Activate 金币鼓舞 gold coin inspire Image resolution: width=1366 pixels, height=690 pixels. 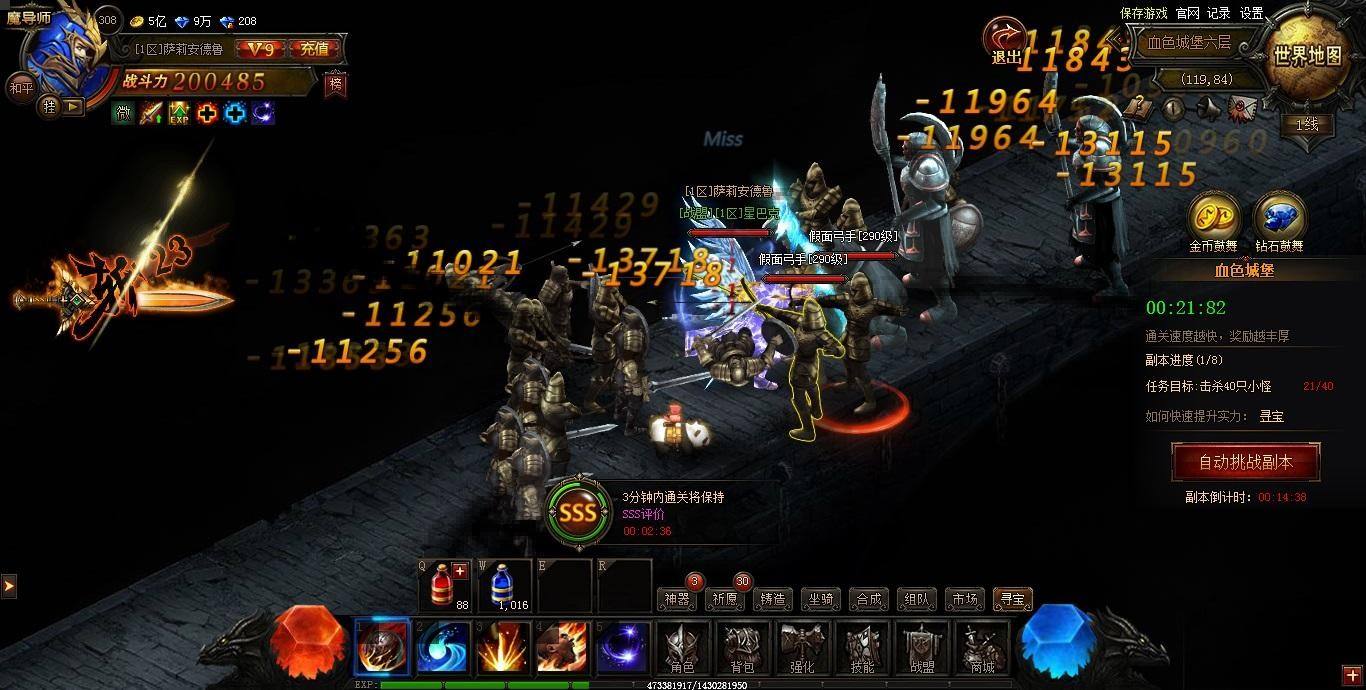click(1213, 218)
